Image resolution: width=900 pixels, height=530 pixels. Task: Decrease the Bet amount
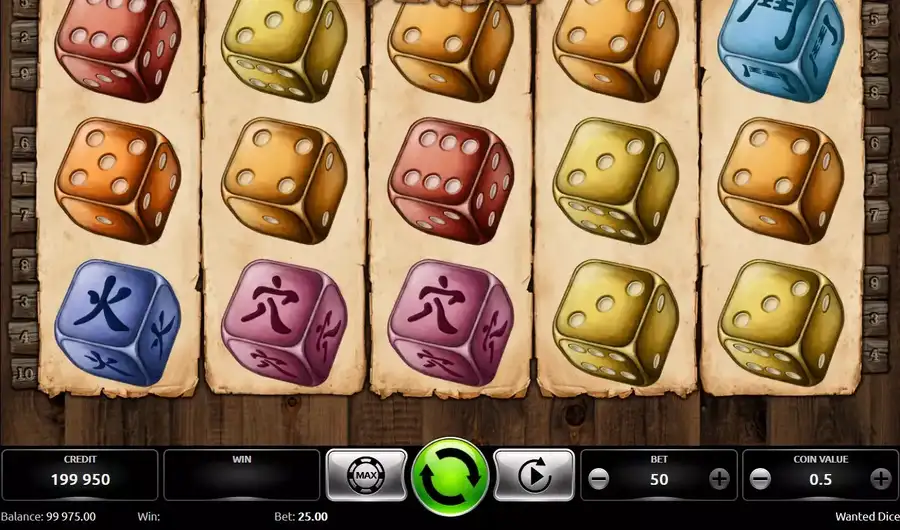point(598,478)
